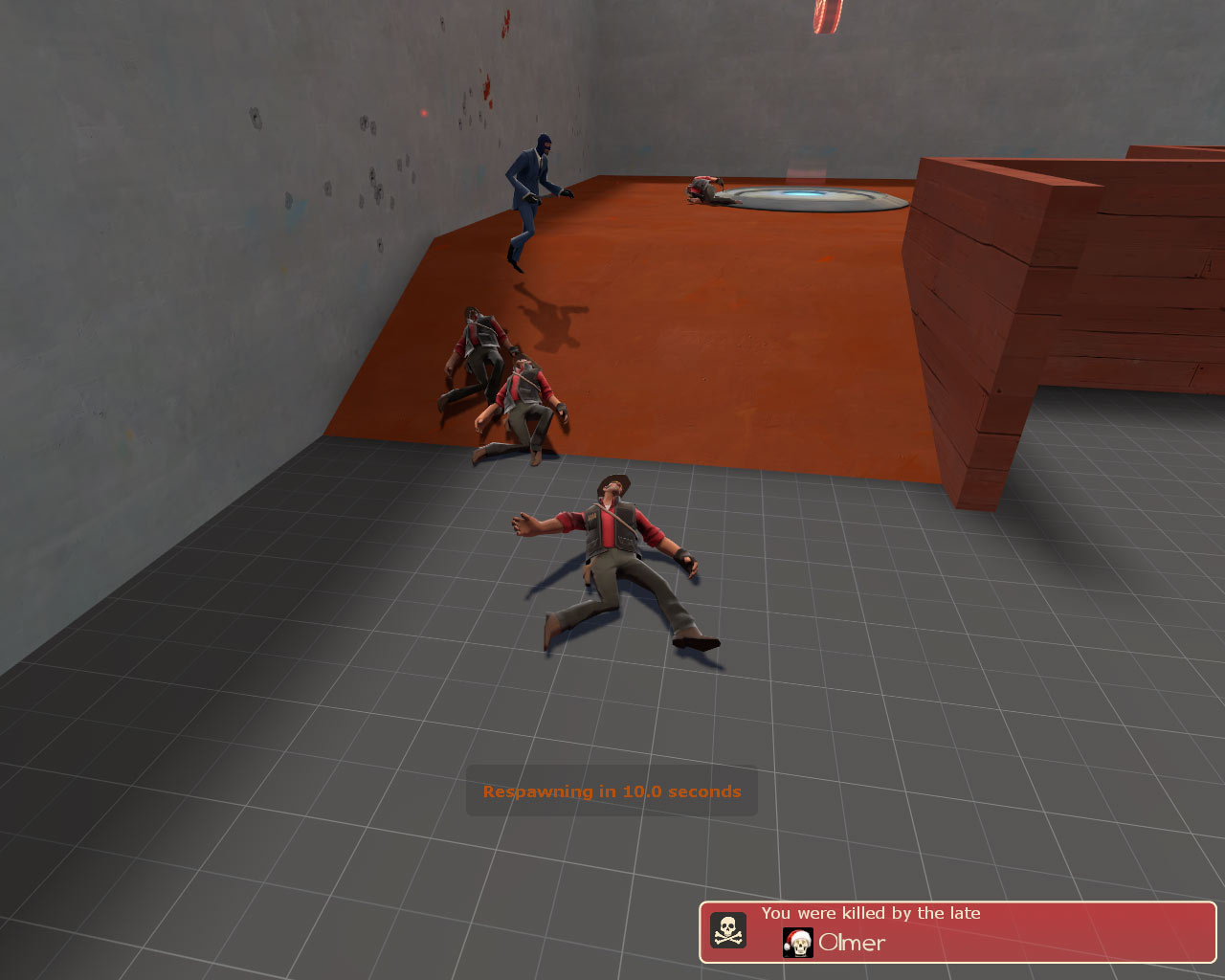Click the skull and crossbones death icon
The width and height of the screenshot is (1225, 980).
729,931
